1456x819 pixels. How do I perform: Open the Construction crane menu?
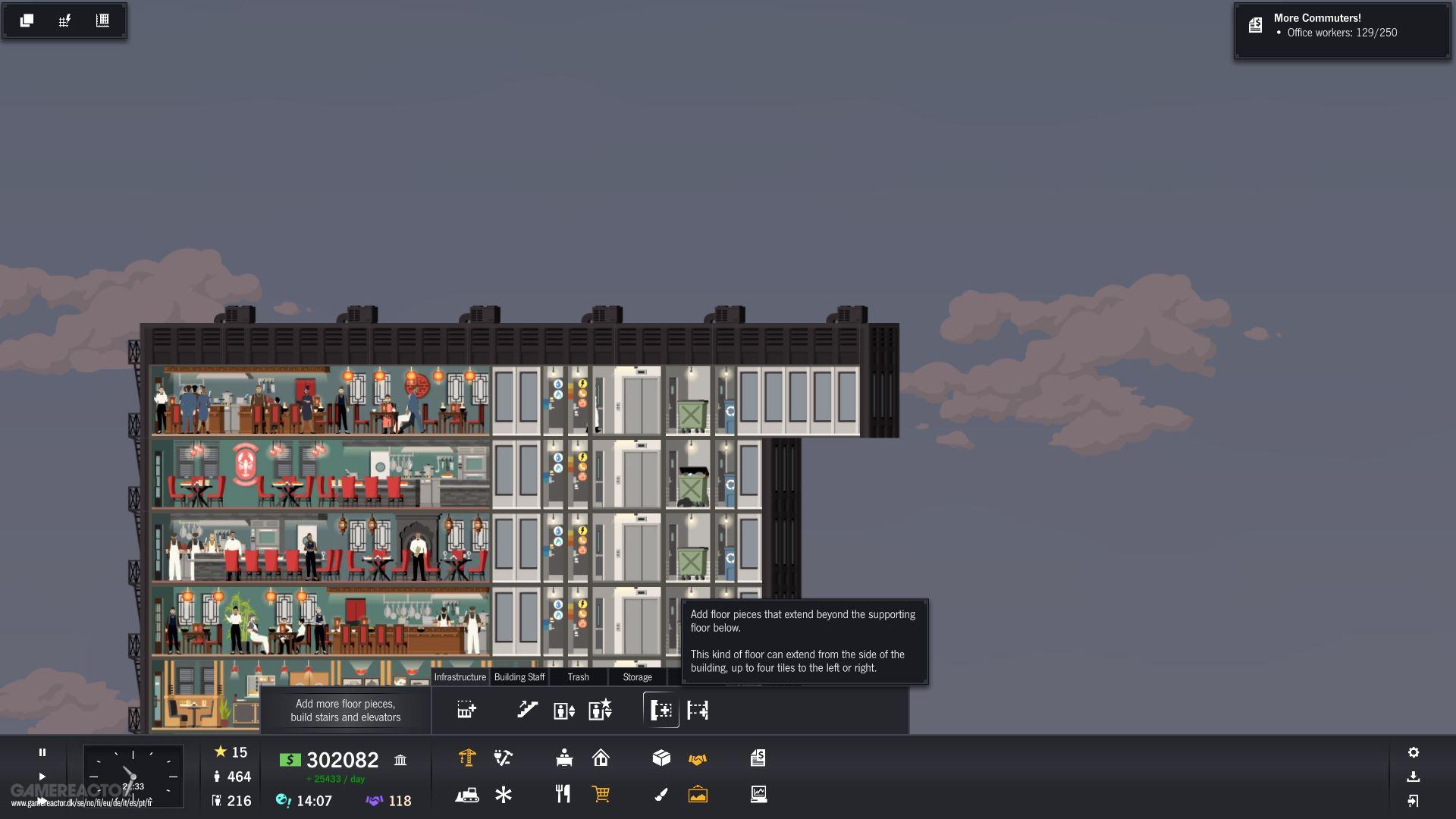[467, 758]
